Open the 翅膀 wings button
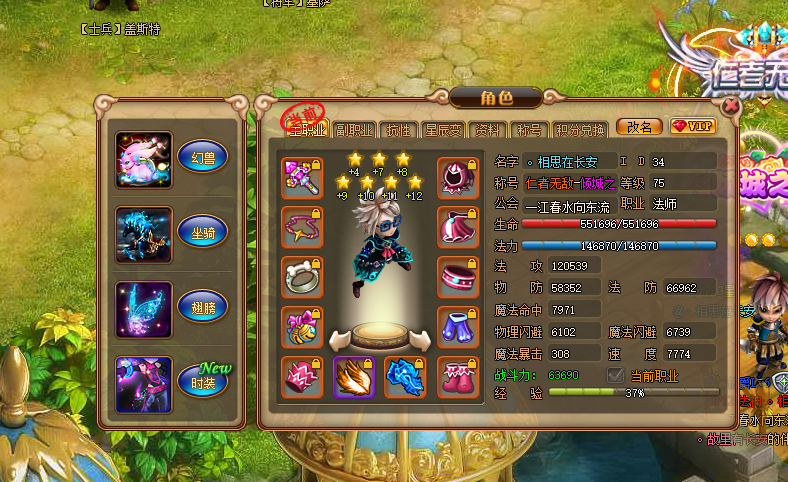Screen dimensions: 788x482 click(202, 306)
